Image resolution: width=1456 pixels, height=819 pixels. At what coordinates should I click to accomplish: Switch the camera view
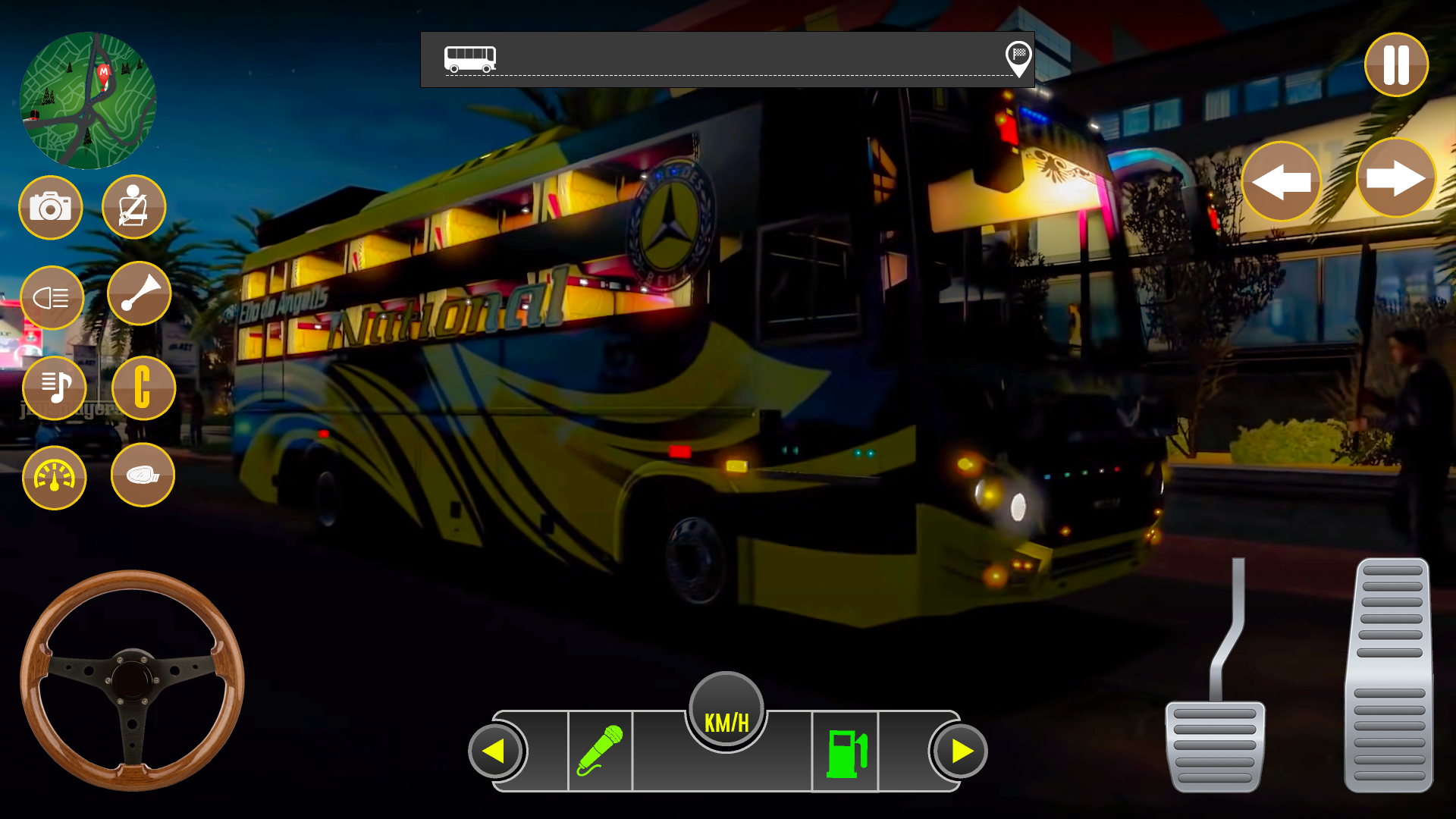coord(50,207)
